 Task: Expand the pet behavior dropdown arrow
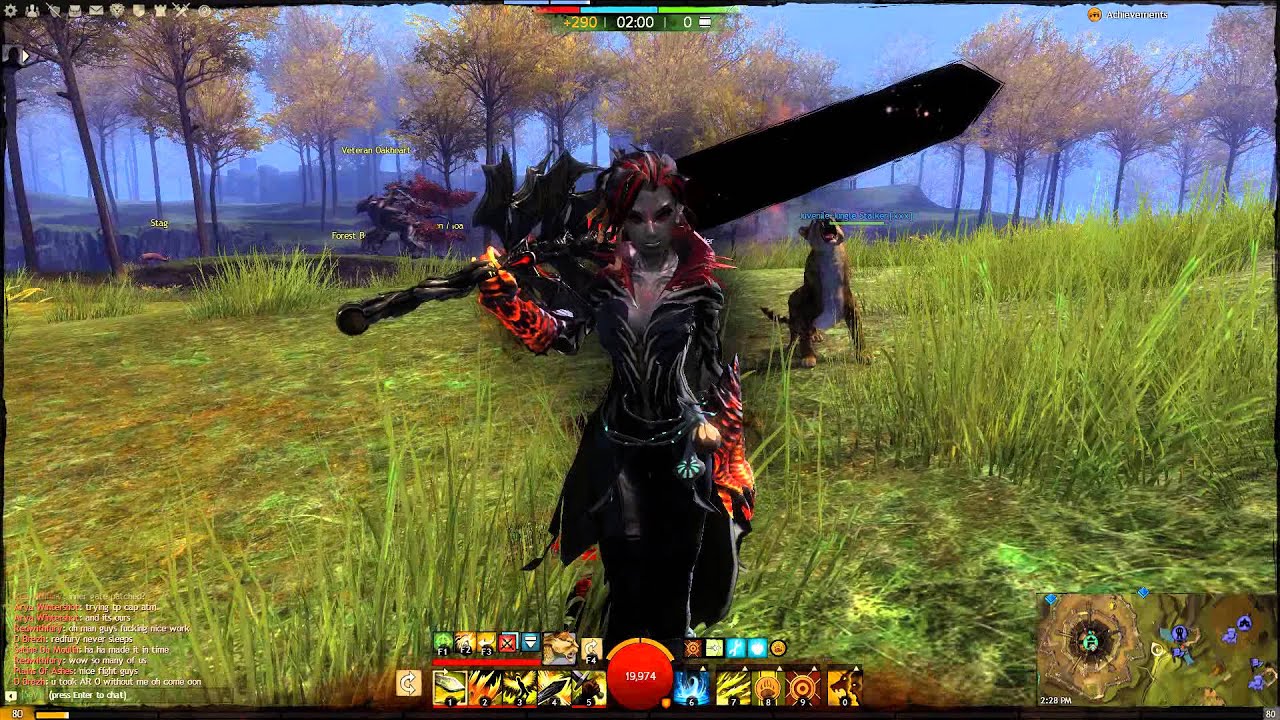(x=530, y=643)
